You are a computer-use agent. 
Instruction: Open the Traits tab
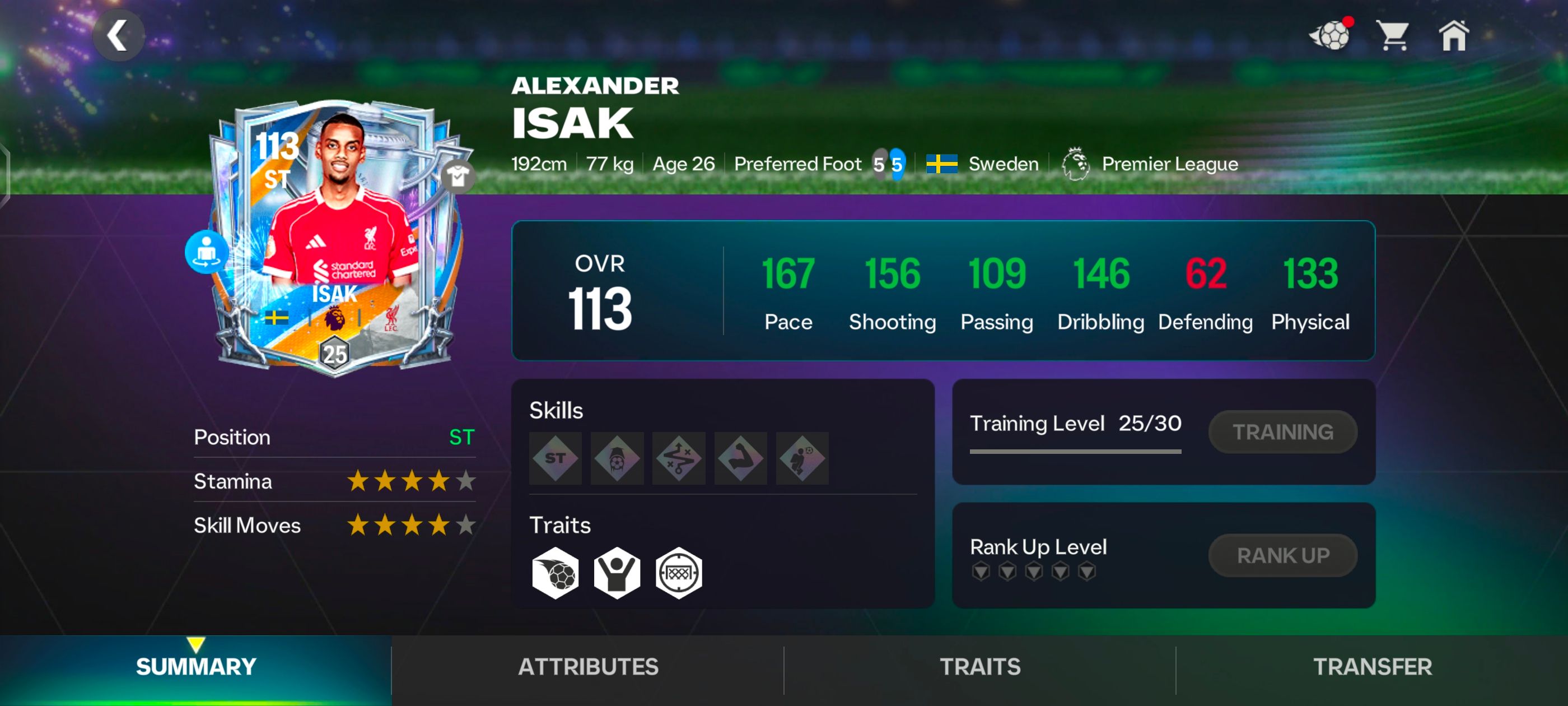coord(980,666)
